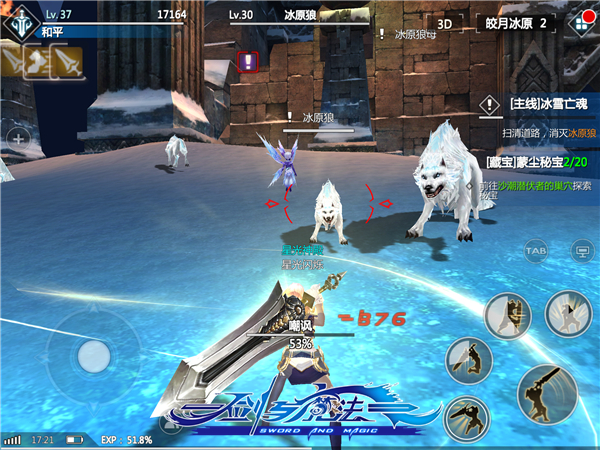
Task: Open the purple exclamation alert icon
Action: click(x=248, y=62)
